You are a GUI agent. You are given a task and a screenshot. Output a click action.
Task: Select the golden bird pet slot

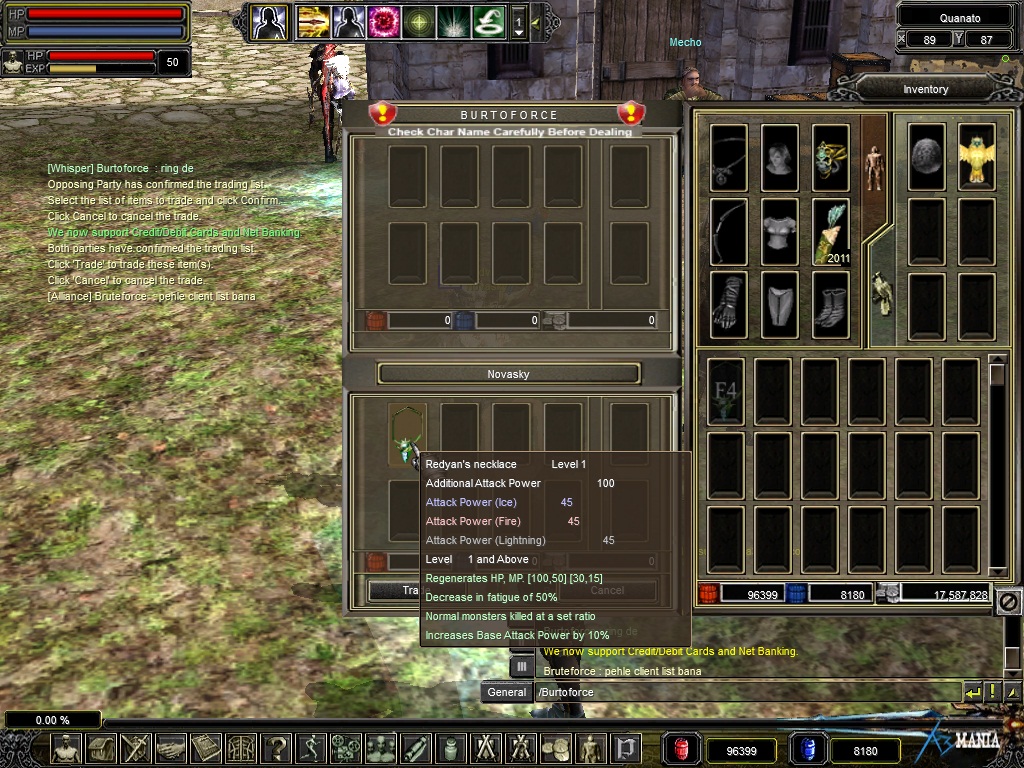click(x=976, y=158)
